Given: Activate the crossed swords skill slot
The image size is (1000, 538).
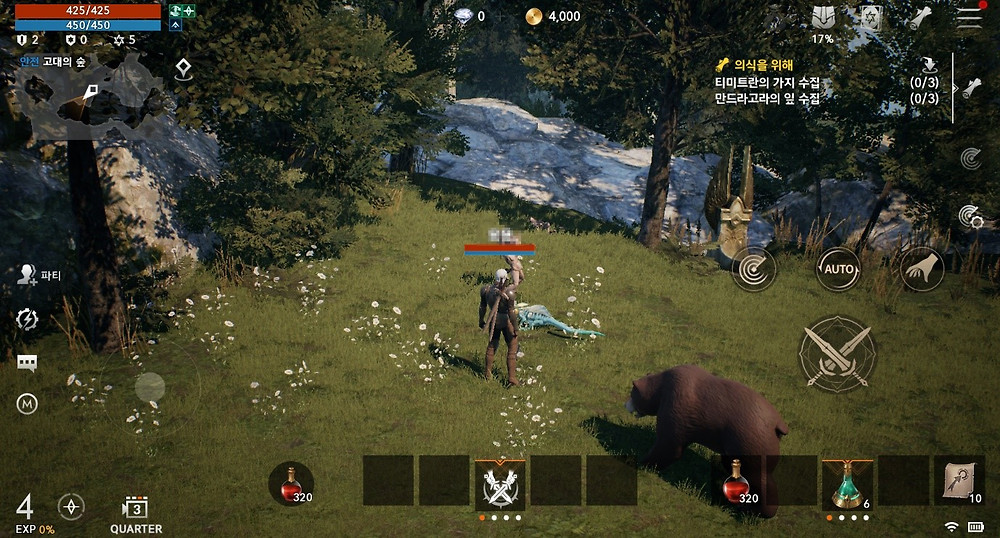Looking at the screenshot, I should (499, 483).
